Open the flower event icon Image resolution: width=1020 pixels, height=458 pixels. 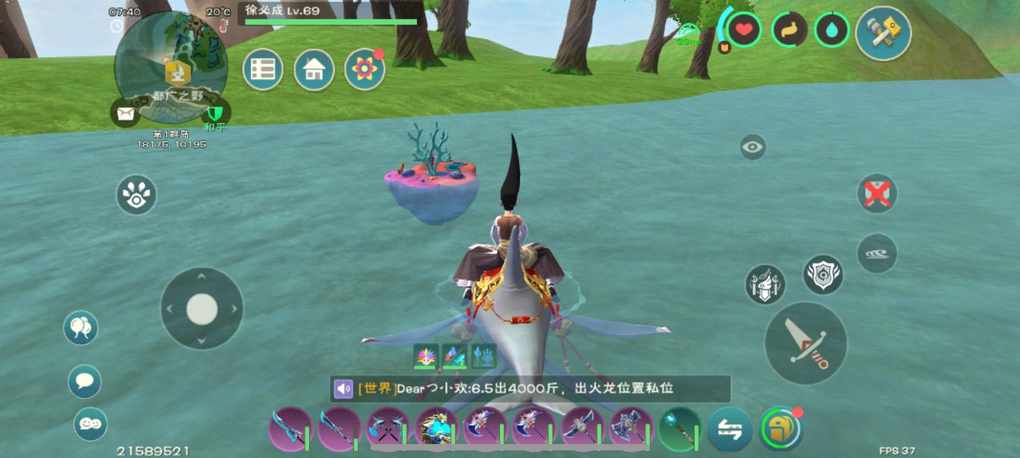click(x=365, y=69)
